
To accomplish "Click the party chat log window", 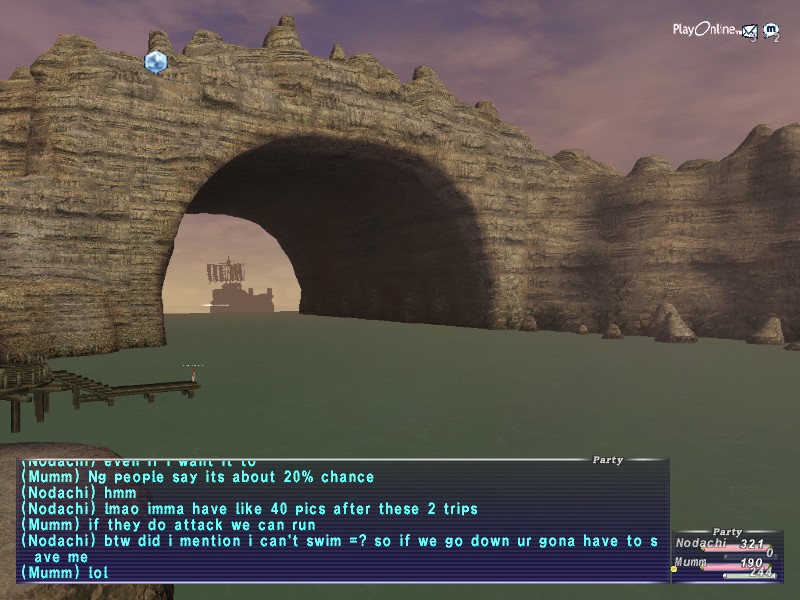I will (x=342, y=520).
